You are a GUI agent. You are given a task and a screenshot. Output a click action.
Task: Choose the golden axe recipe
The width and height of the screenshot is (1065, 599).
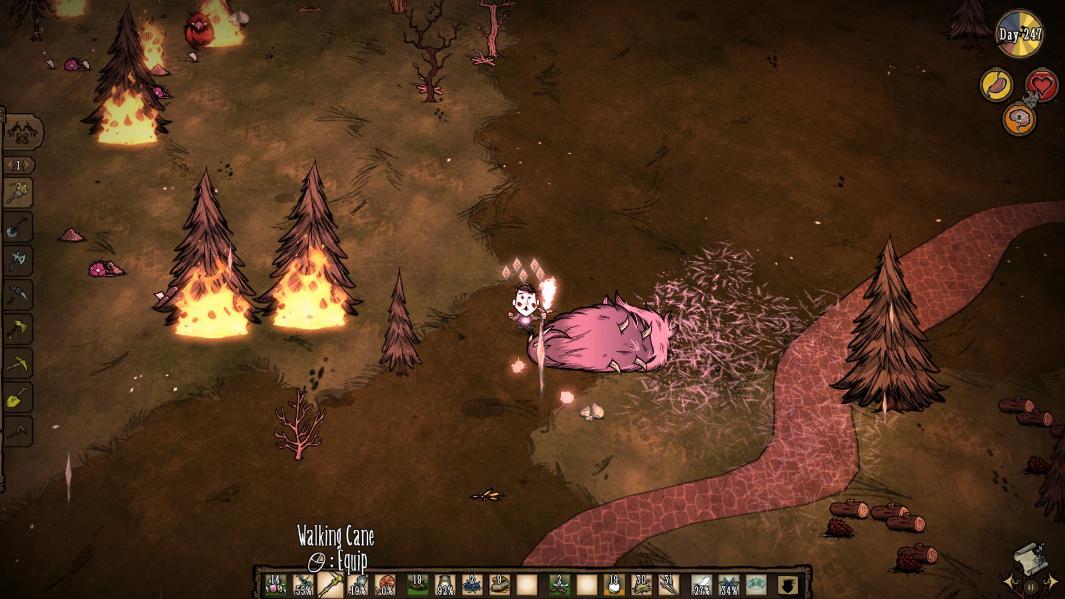[19, 329]
